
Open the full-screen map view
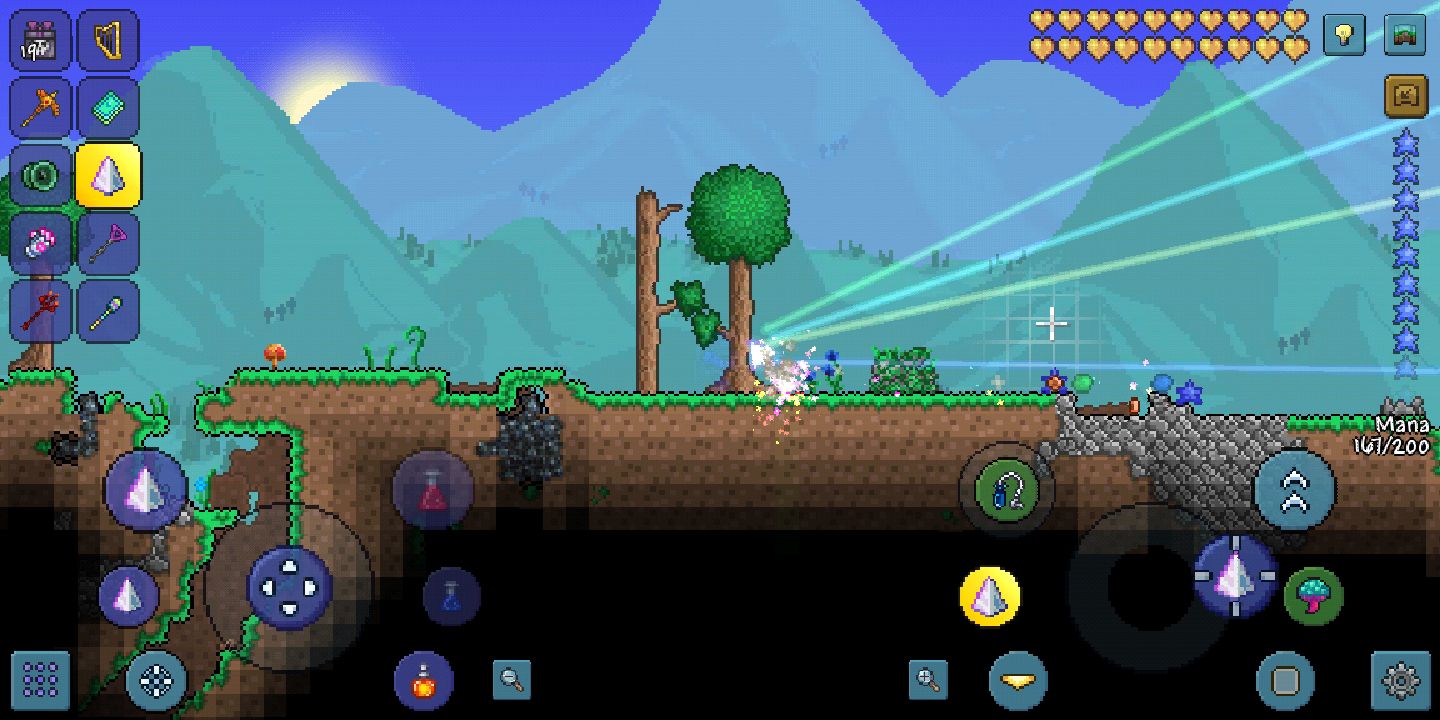(x=1404, y=36)
